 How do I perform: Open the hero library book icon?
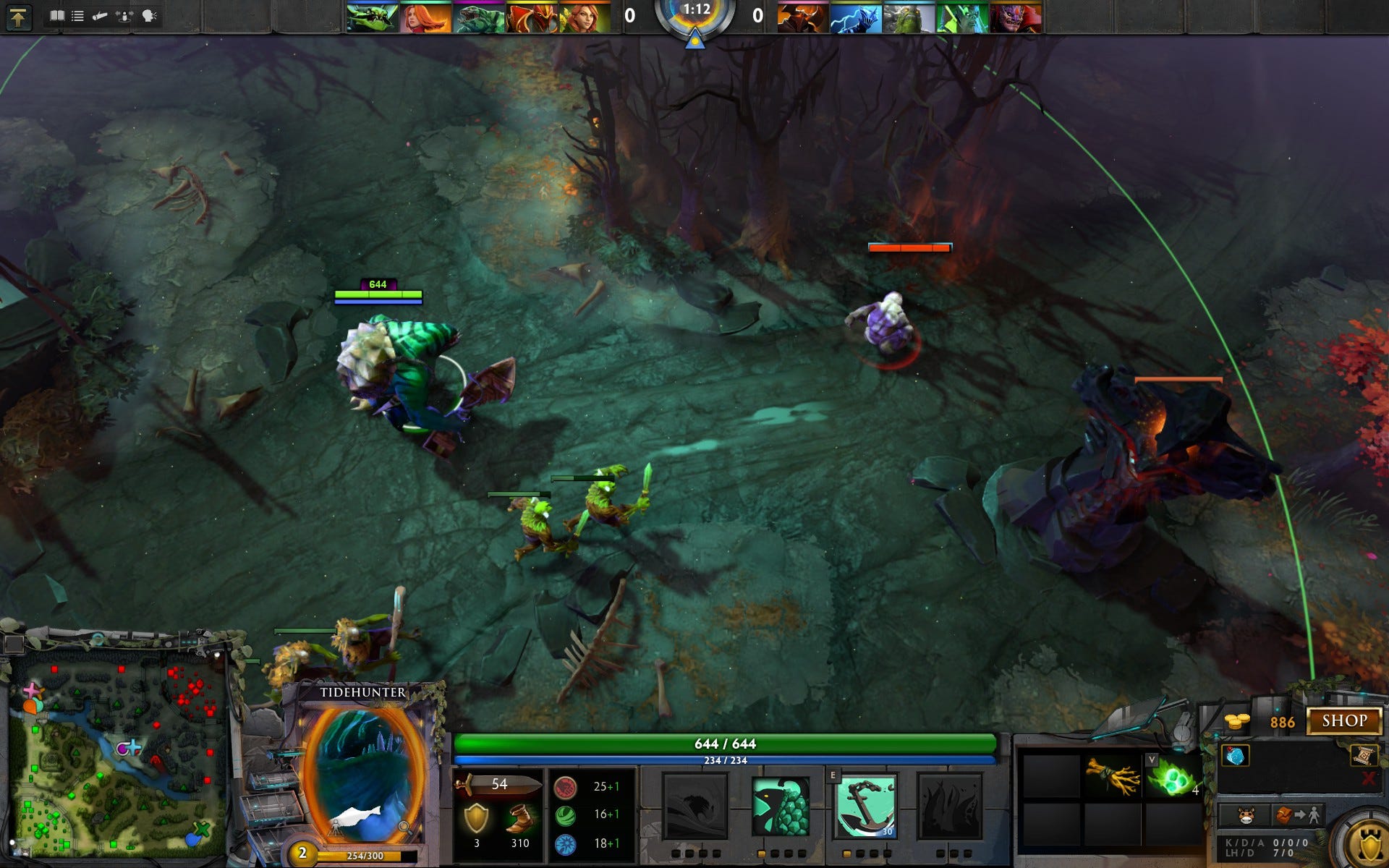(x=56, y=16)
